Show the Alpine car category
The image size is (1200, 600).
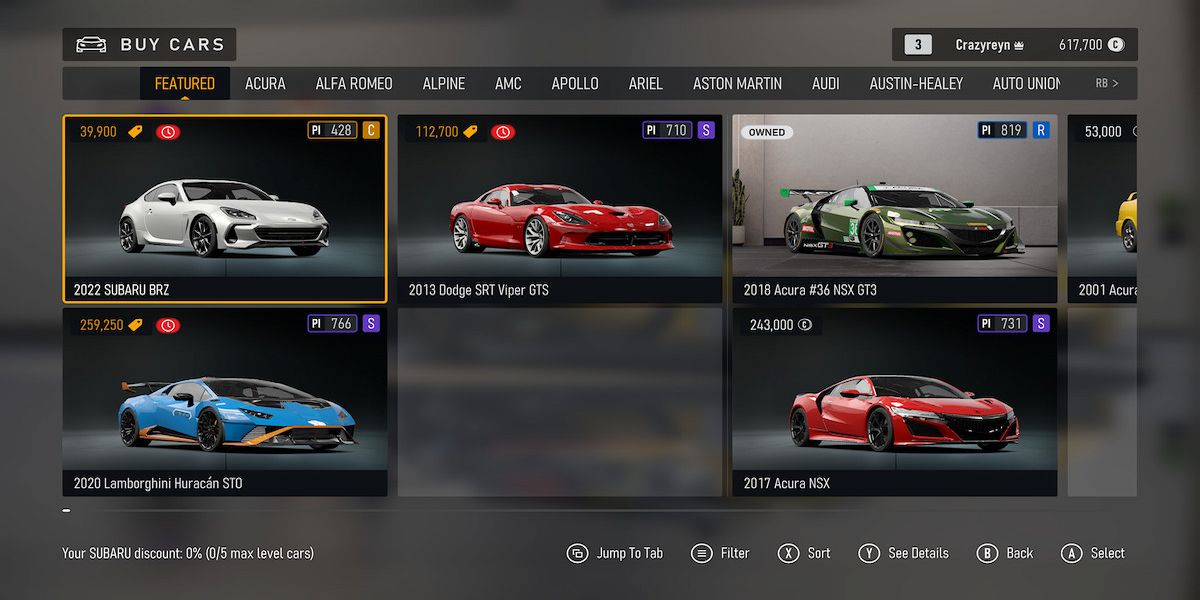point(443,84)
